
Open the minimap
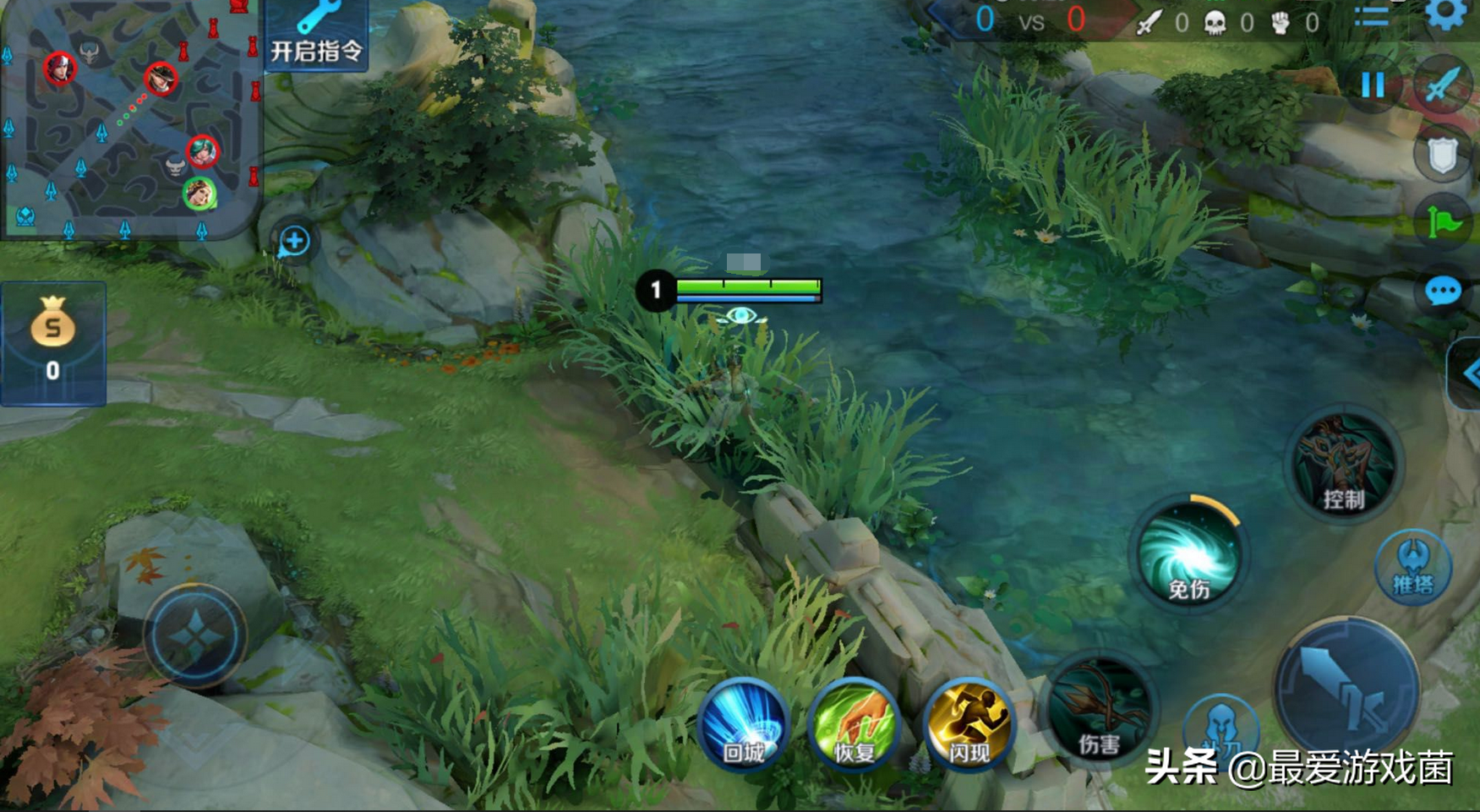(128, 118)
